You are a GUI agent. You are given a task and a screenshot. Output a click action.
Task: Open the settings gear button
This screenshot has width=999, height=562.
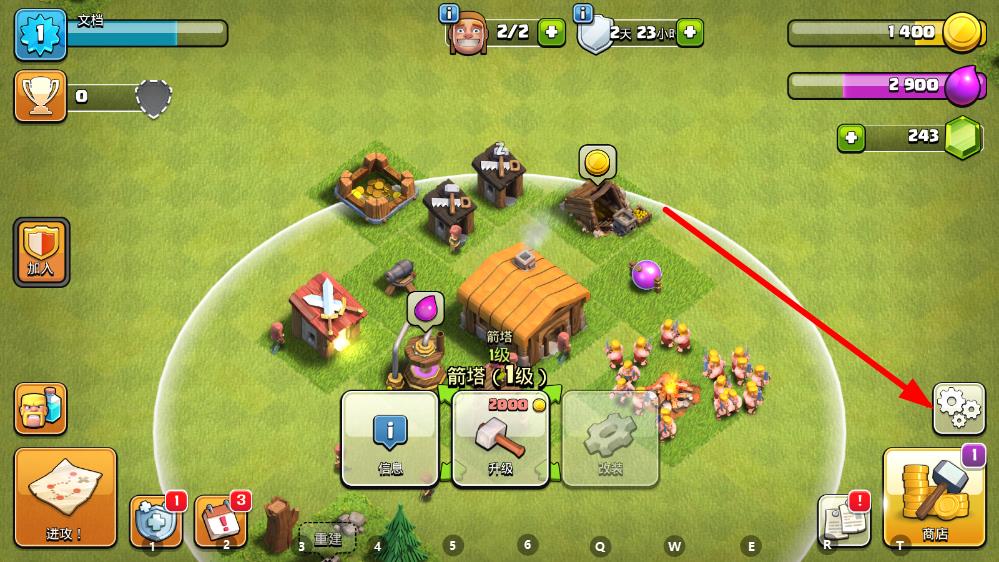coord(958,408)
